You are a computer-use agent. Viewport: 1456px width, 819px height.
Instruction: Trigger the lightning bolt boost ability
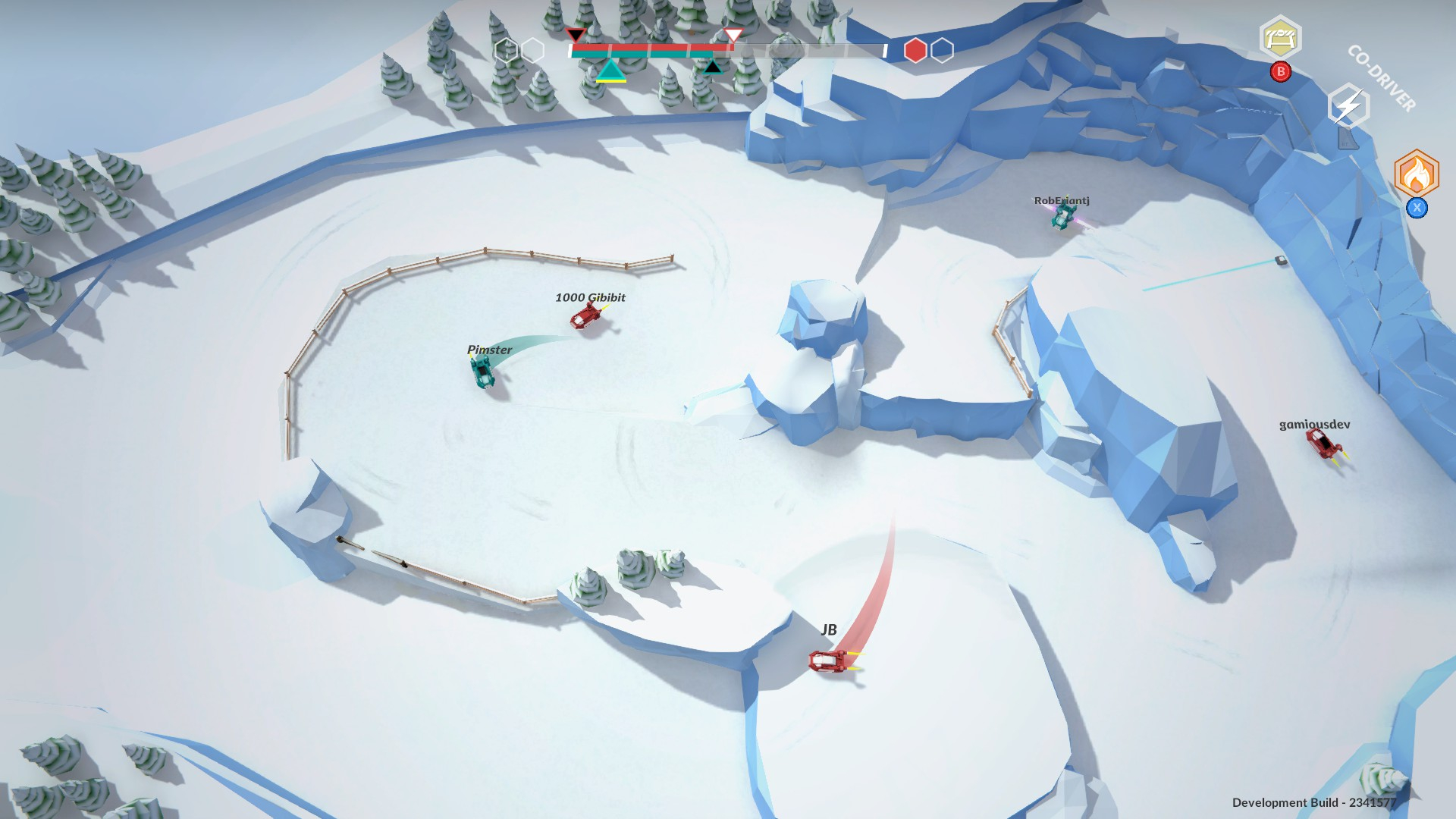pyautogui.click(x=1348, y=107)
